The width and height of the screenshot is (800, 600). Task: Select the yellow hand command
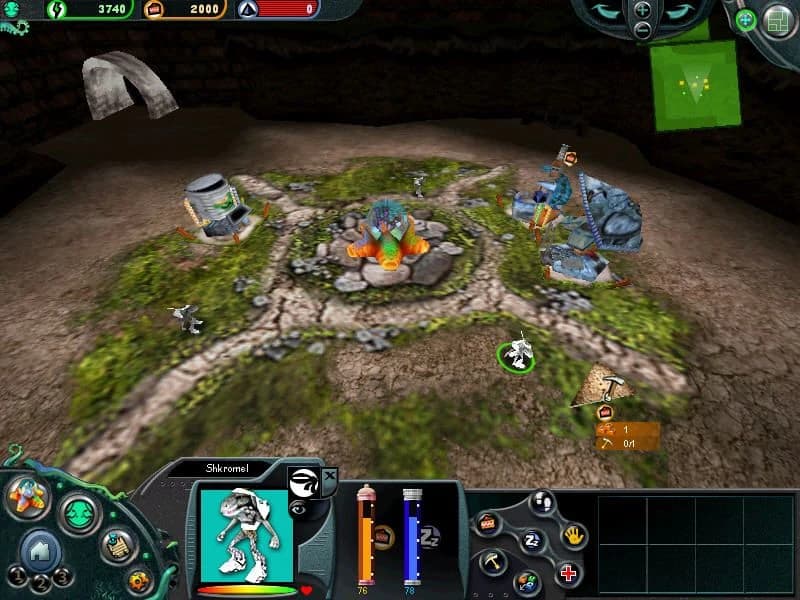click(x=573, y=535)
